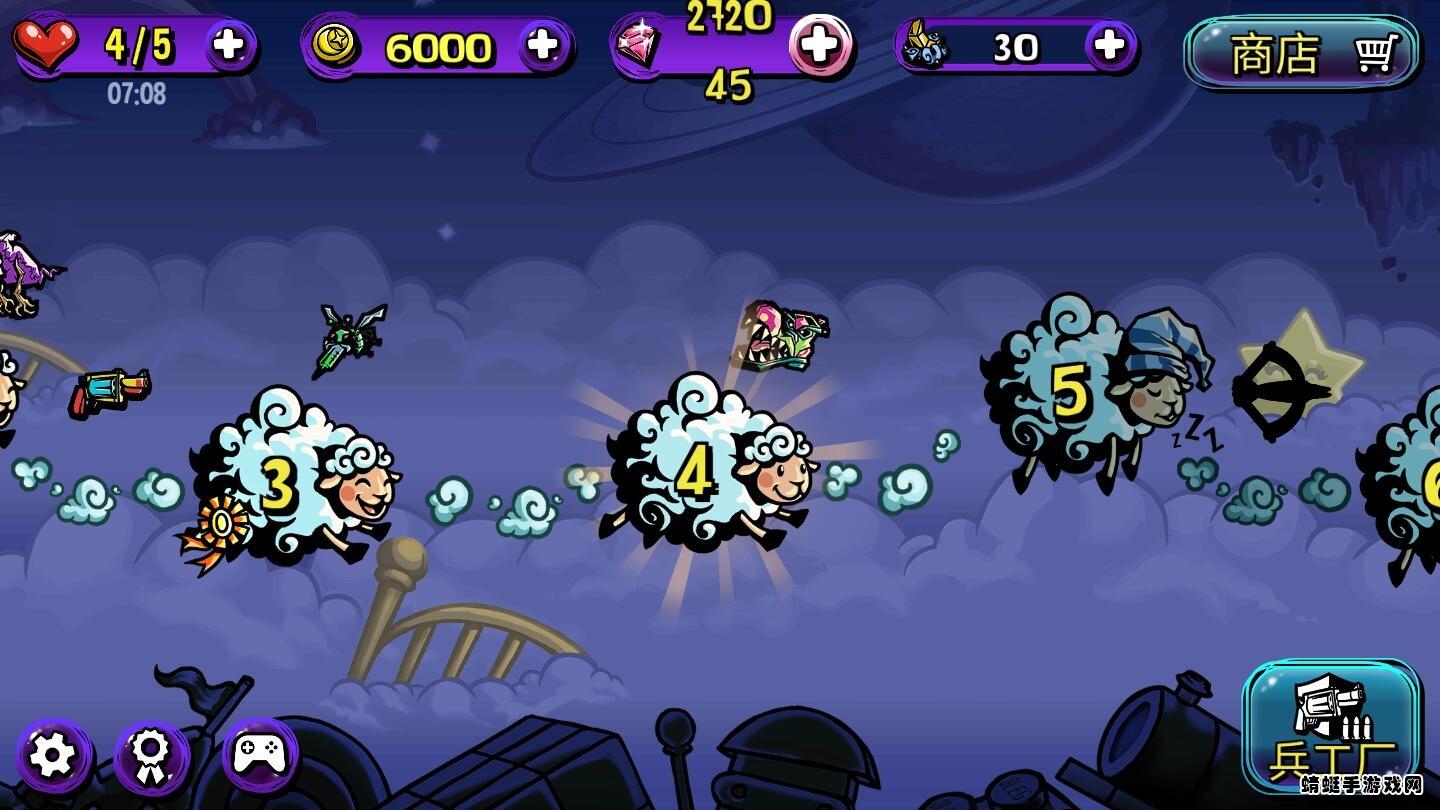Click the heart lives icon
This screenshot has width=1440, height=810.
47,44
